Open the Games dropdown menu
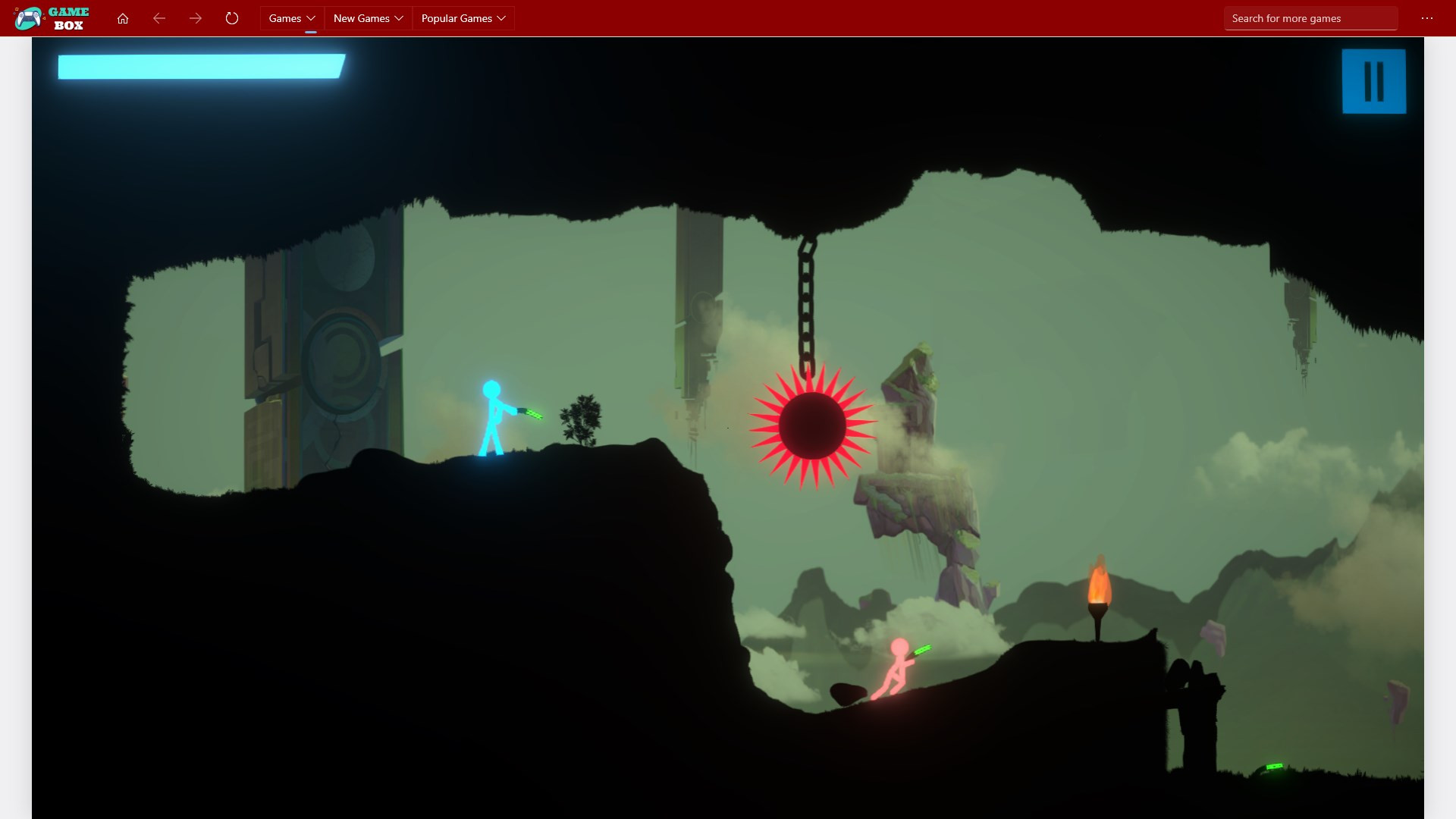The width and height of the screenshot is (1456, 819). point(292,18)
